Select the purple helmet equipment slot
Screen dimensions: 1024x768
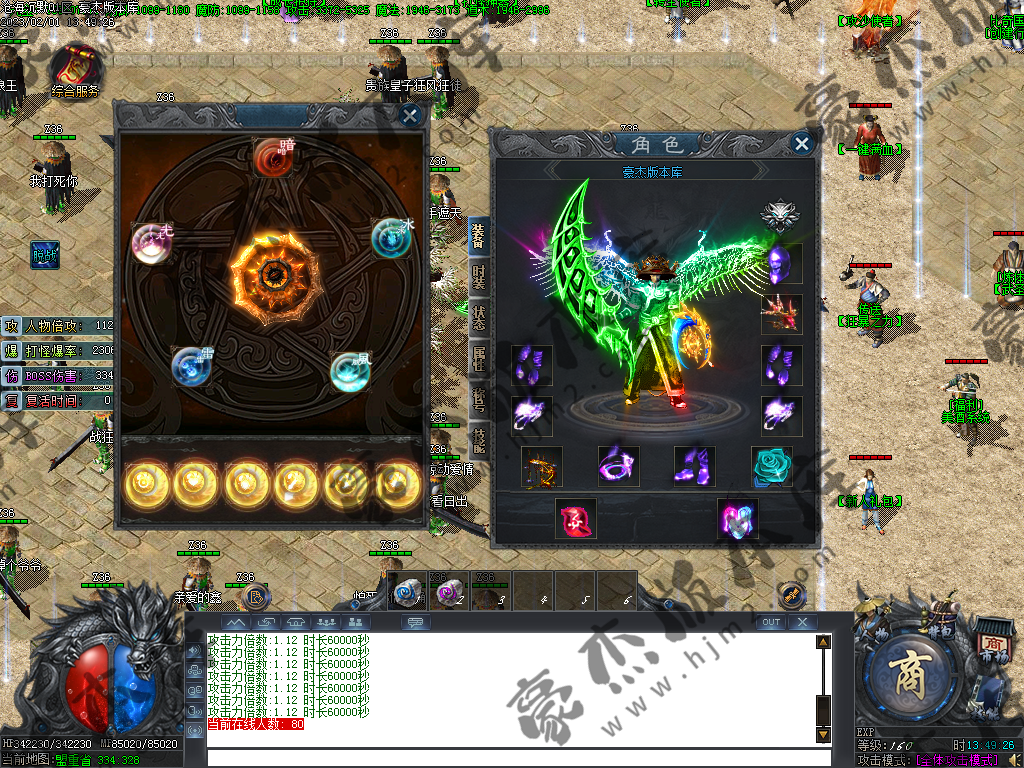(x=781, y=265)
